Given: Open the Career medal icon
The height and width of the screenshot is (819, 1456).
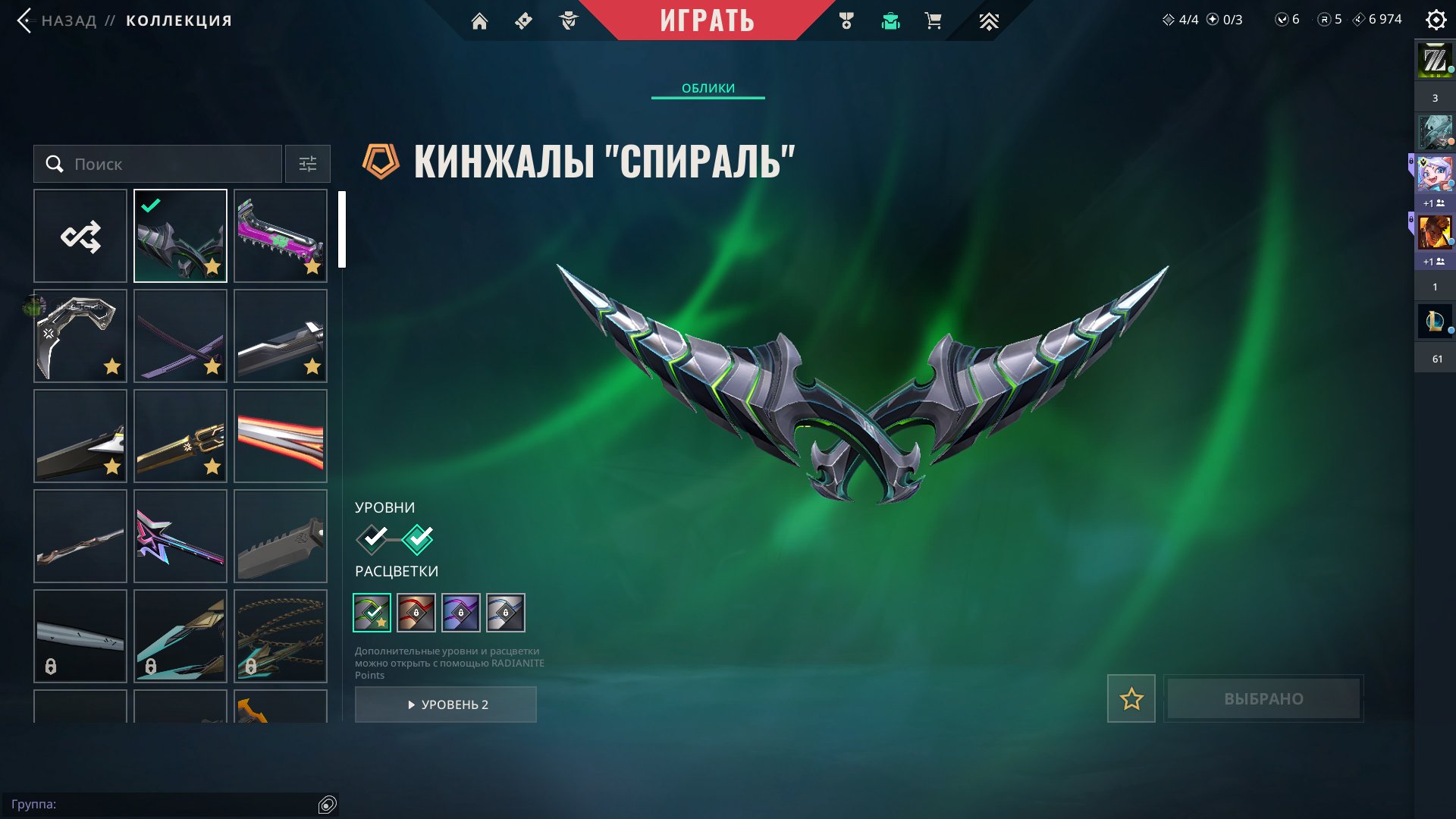Looking at the screenshot, I should 848,20.
